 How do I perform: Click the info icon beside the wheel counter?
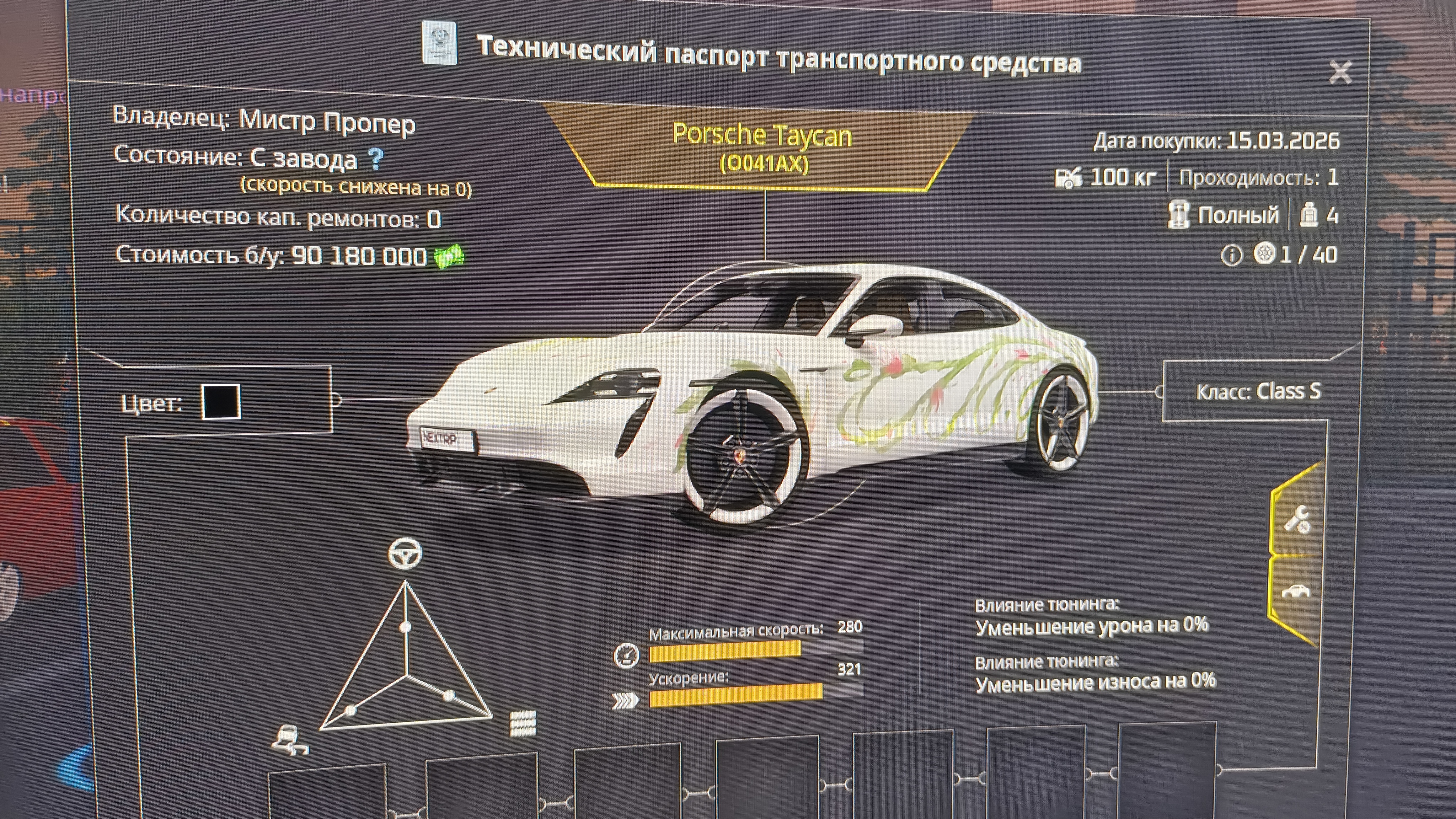coord(1232,256)
